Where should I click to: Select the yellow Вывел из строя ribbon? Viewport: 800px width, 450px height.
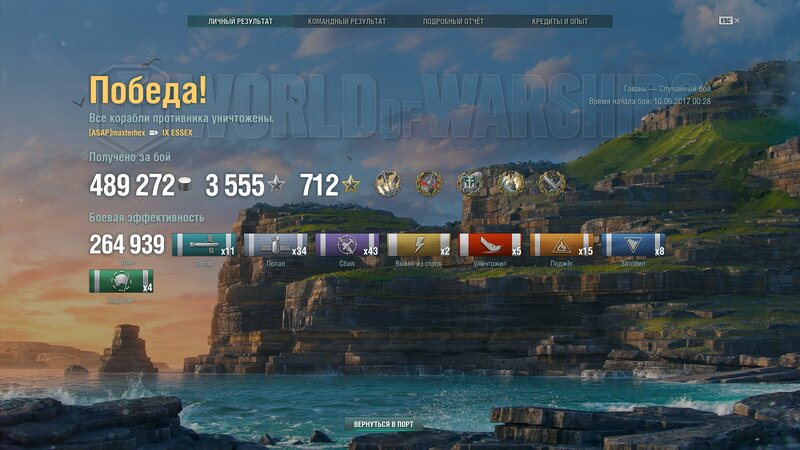tap(419, 245)
